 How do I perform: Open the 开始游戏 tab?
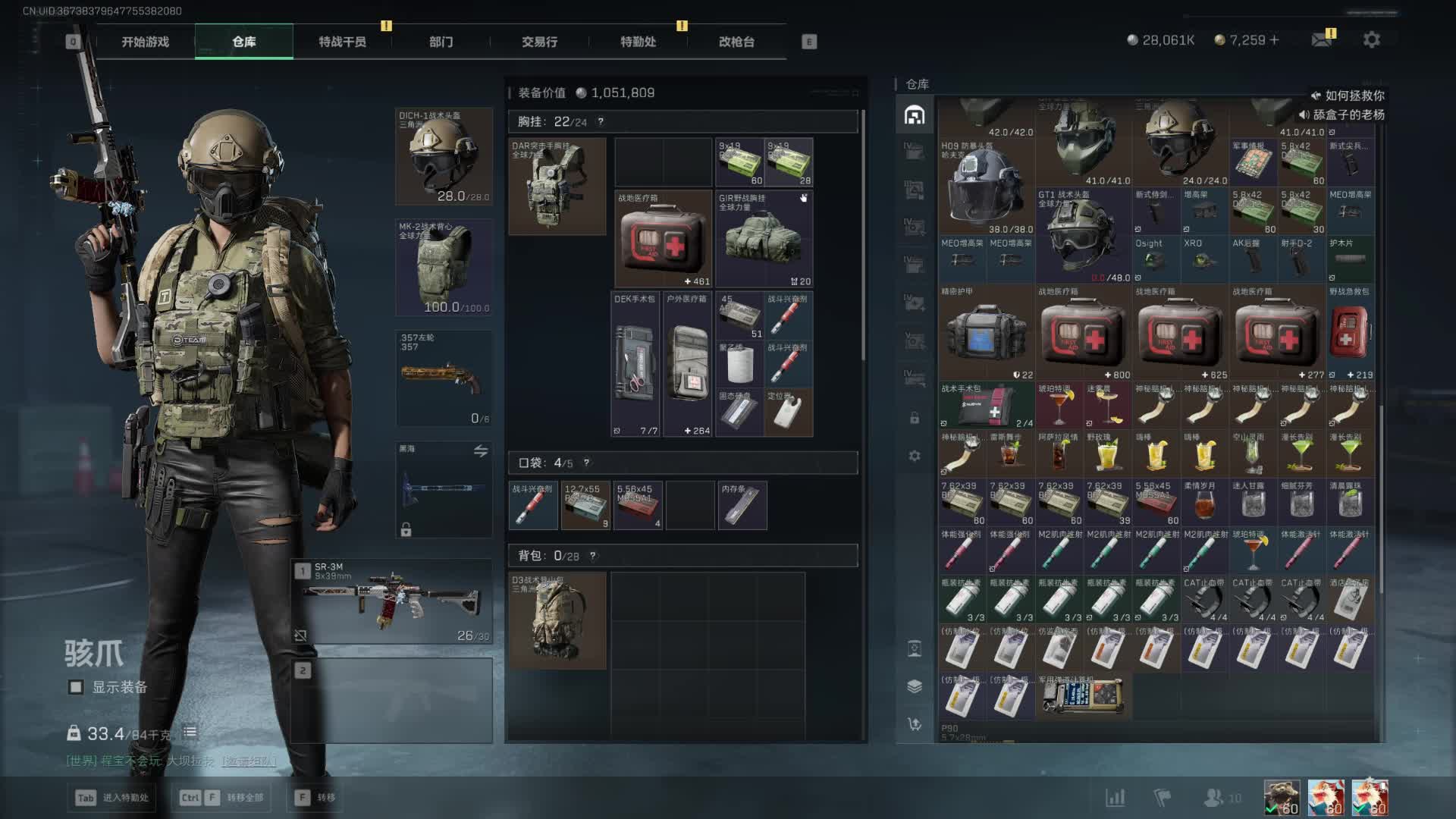click(x=145, y=42)
